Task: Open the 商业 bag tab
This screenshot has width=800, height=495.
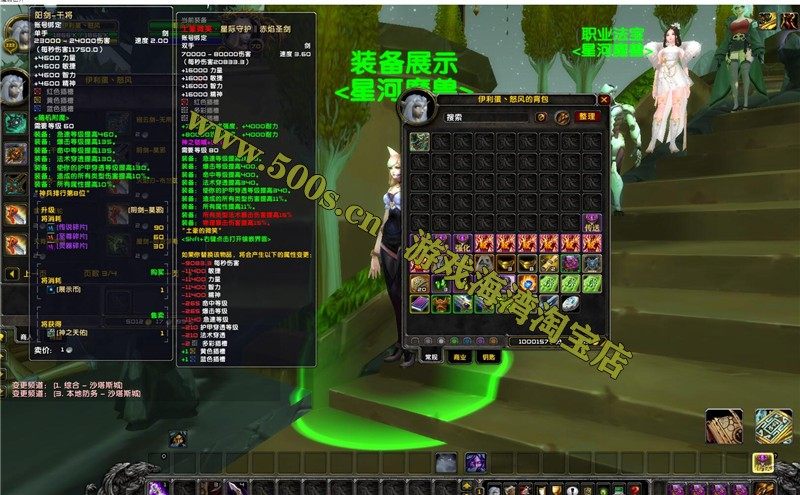Action: [460, 356]
